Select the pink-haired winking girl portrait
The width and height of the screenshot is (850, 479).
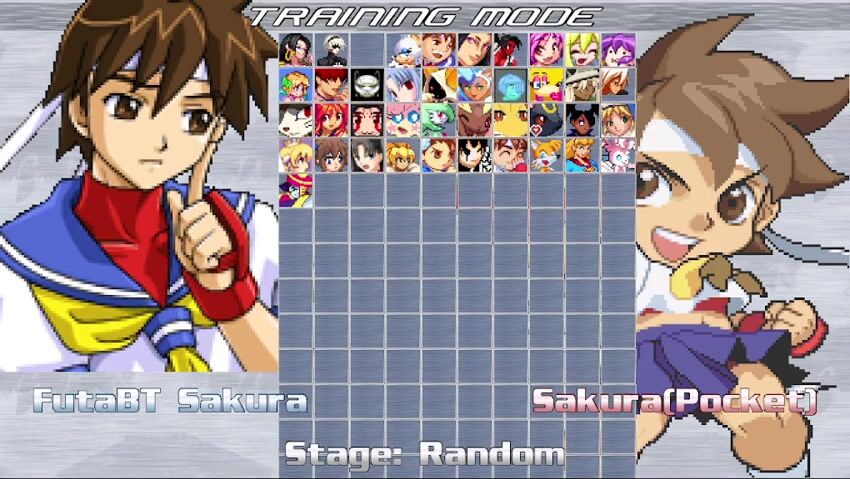point(547,48)
